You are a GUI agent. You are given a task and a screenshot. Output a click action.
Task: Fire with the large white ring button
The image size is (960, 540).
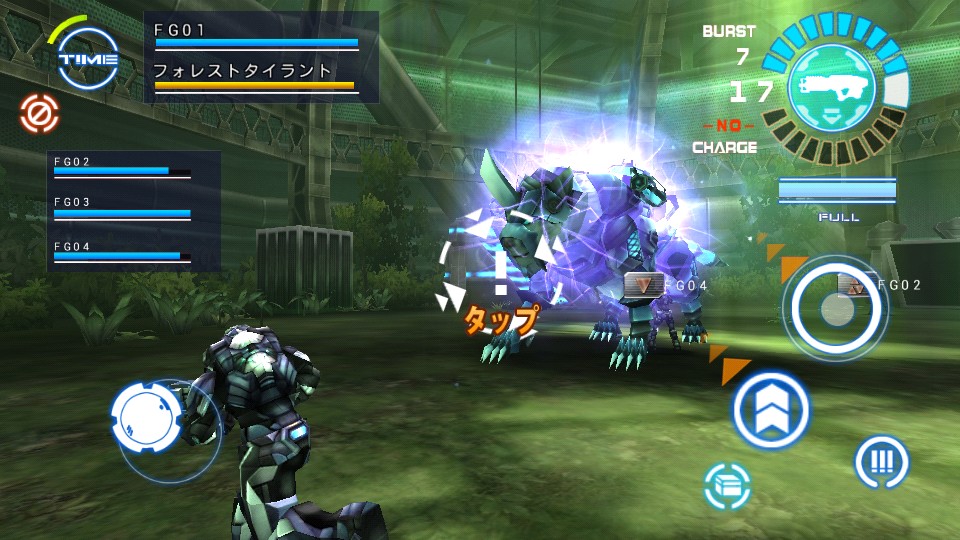(836, 308)
